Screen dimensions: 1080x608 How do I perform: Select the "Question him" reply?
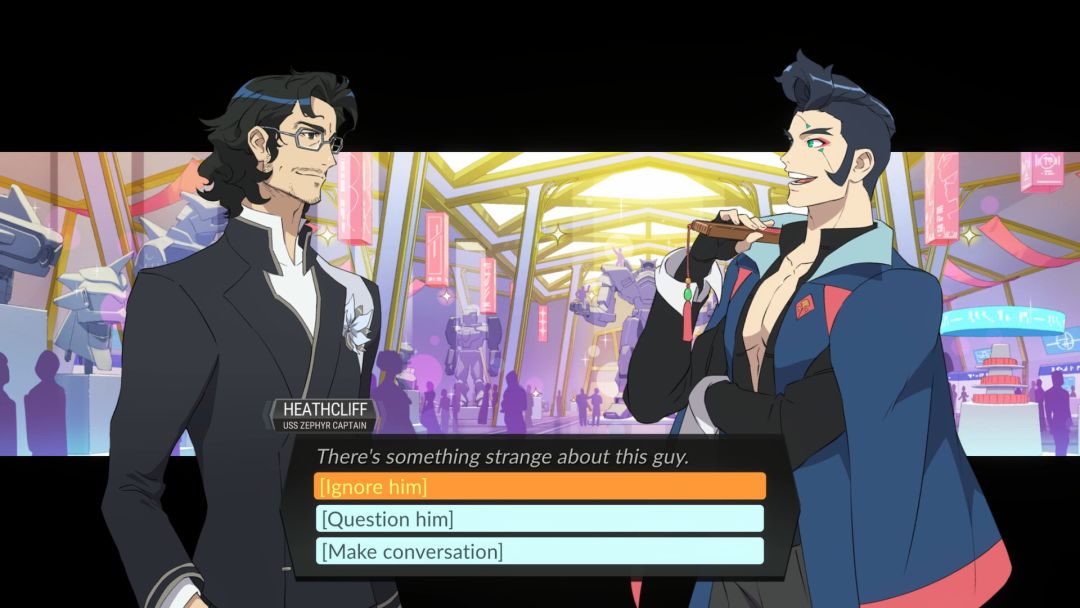(x=540, y=519)
